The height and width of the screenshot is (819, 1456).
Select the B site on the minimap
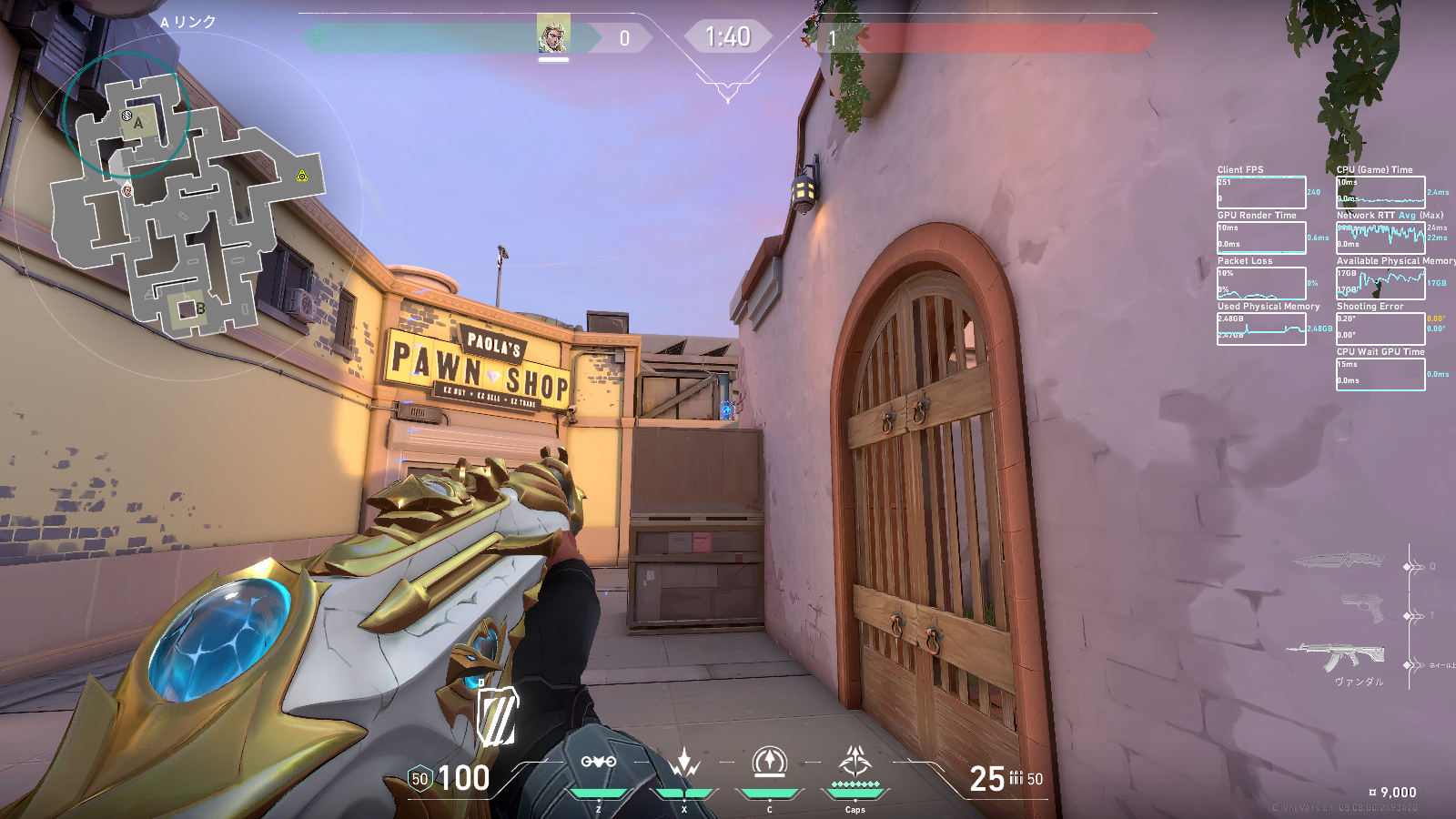click(x=187, y=309)
